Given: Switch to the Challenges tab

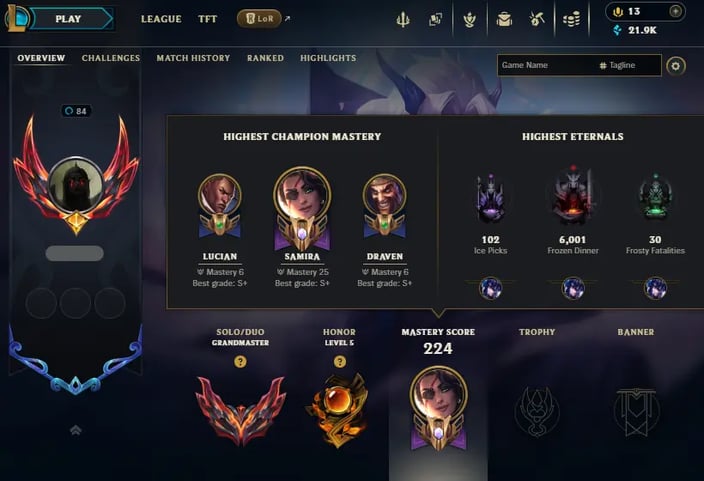Looking at the screenshot, I should pyautogui.click(x=111, y=58).
